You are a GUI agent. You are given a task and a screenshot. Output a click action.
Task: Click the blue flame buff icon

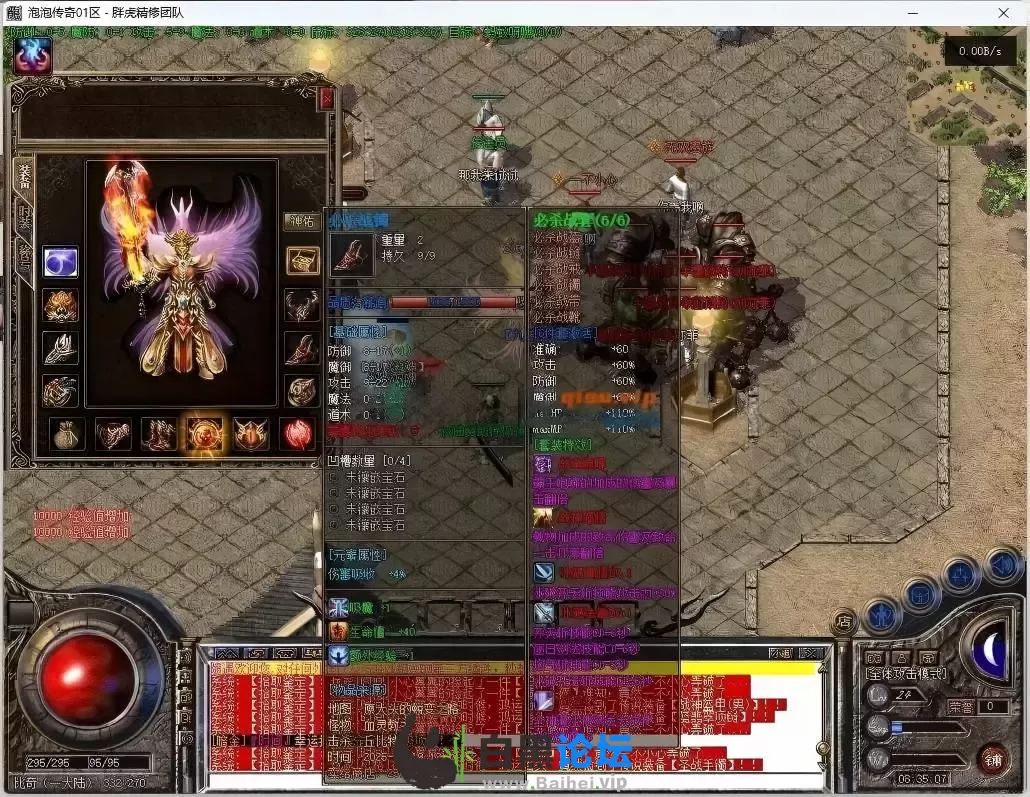[33, 57]
